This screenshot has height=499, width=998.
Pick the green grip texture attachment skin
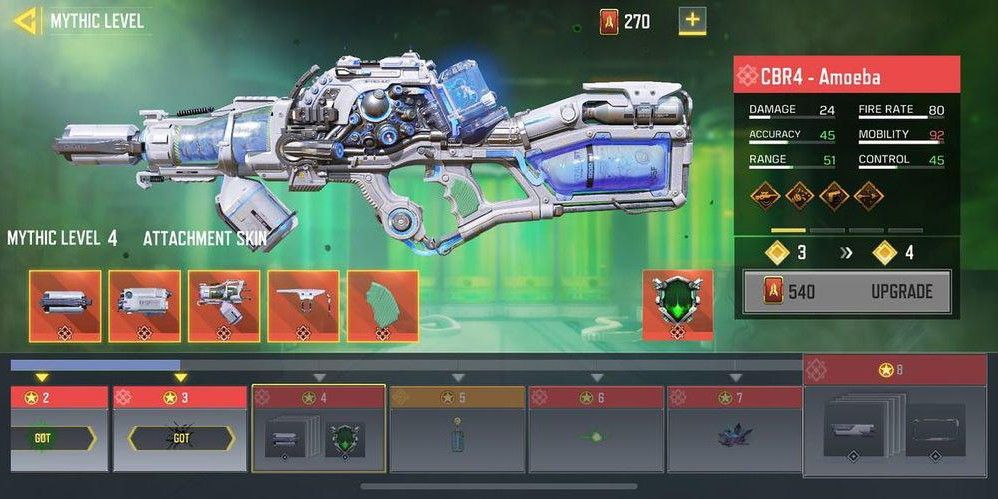382,306
